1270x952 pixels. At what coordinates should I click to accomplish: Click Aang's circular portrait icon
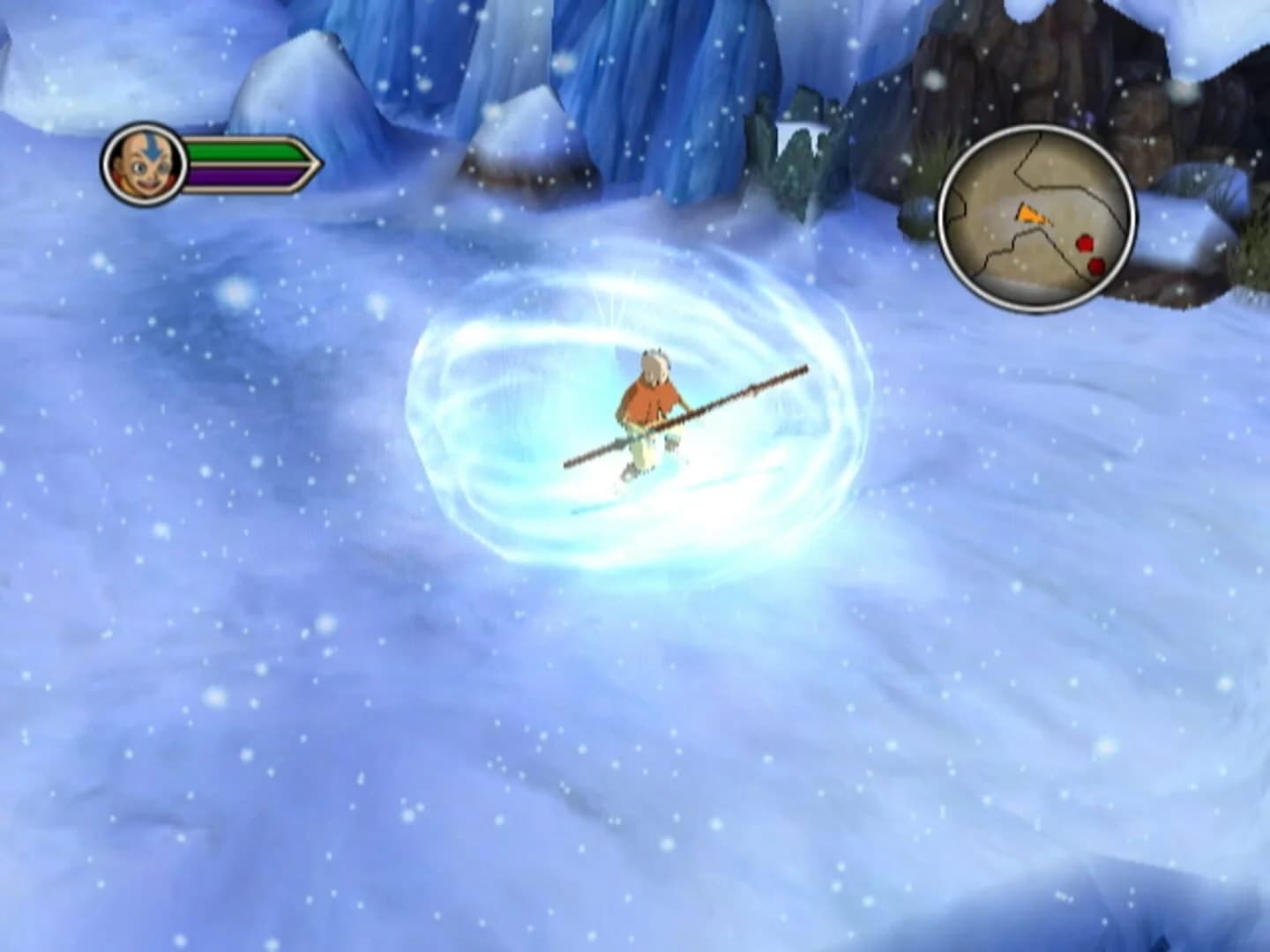click(143, 165)
